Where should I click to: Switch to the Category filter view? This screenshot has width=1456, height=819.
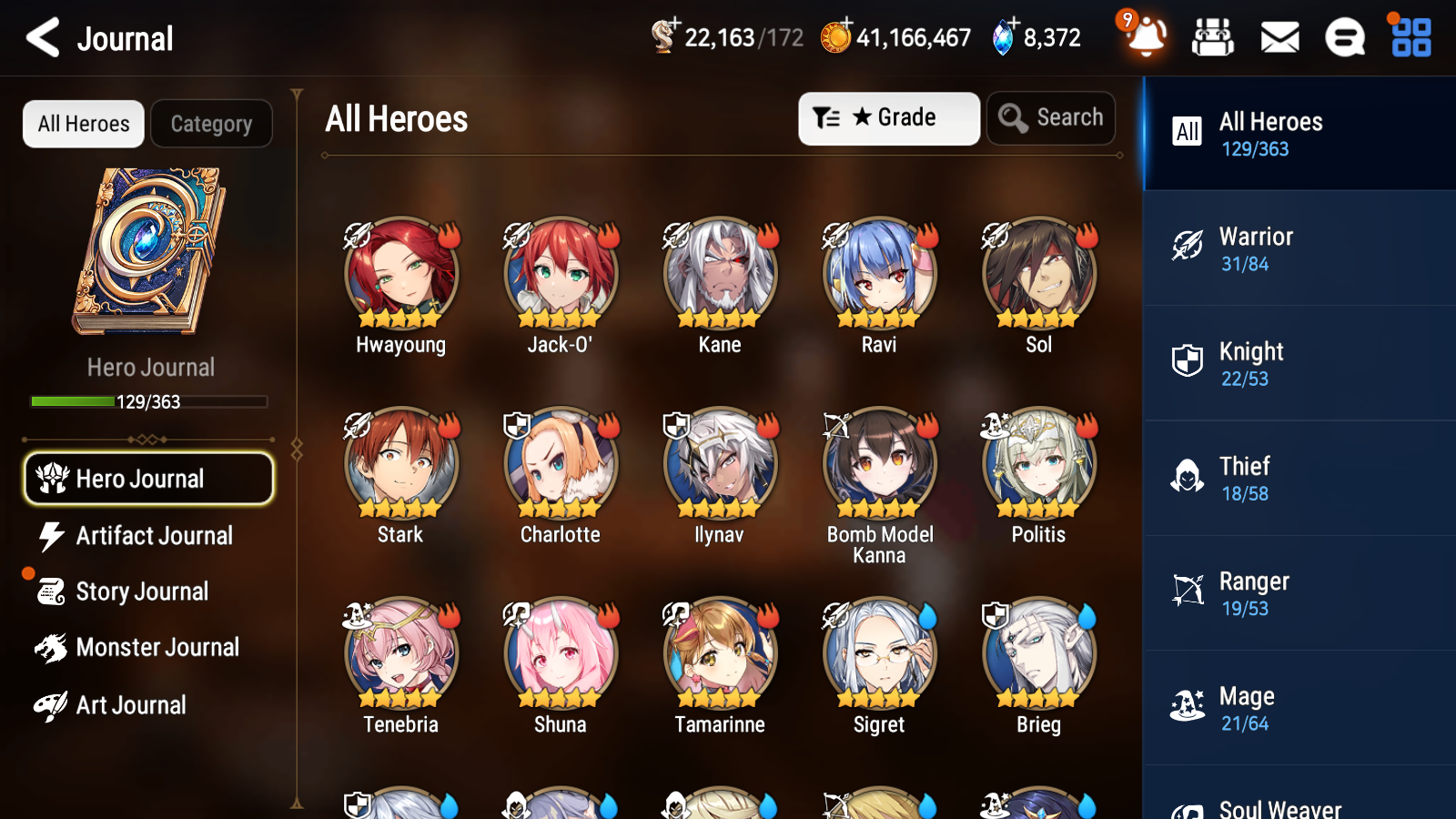tap(211, 124)
